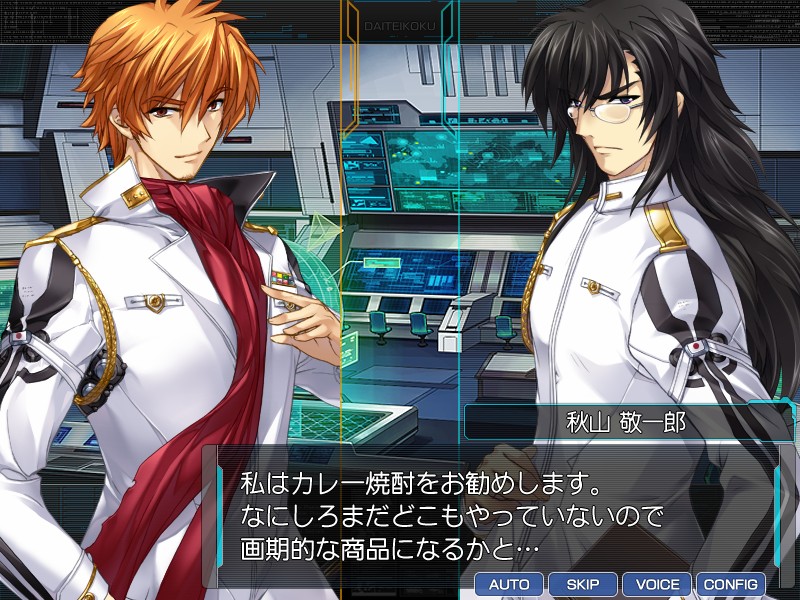Screen dimensions: 800x600
Task: Activate the SKIP button
Action: pos(583,584)
